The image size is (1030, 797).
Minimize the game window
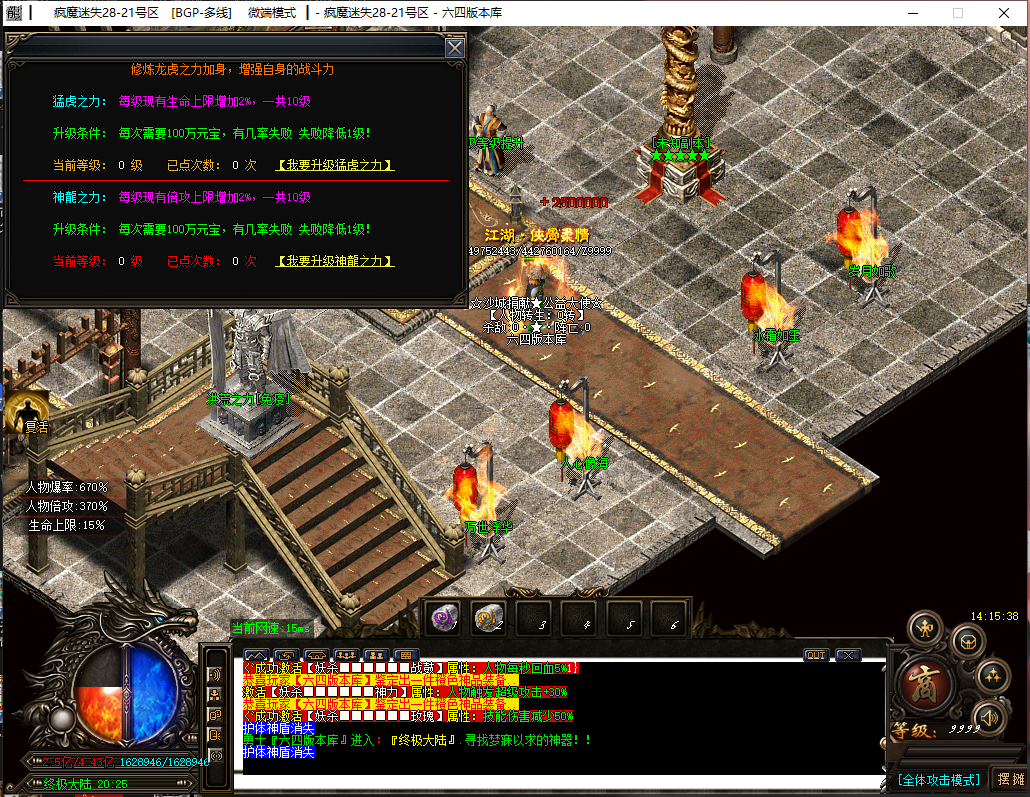pos(912,13)
